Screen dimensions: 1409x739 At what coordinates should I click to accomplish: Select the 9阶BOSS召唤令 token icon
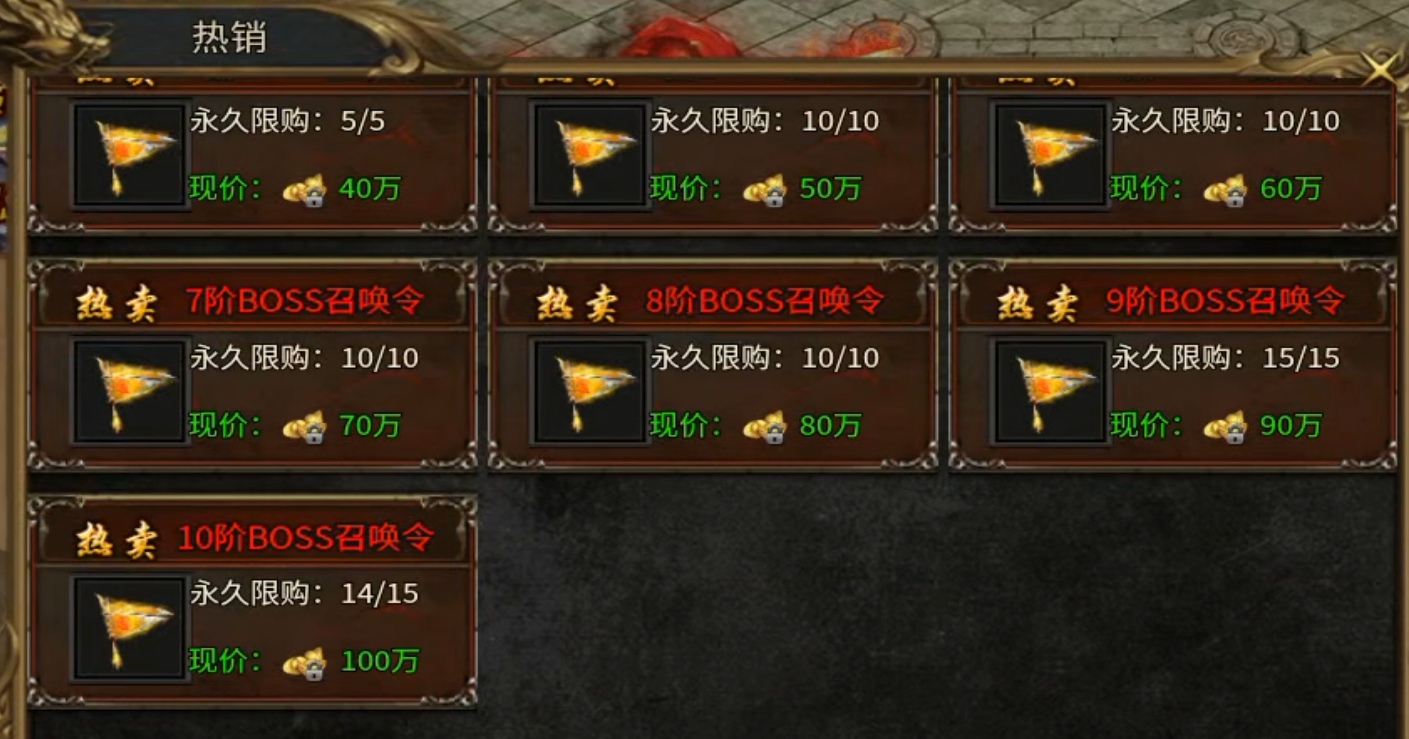1049,390
